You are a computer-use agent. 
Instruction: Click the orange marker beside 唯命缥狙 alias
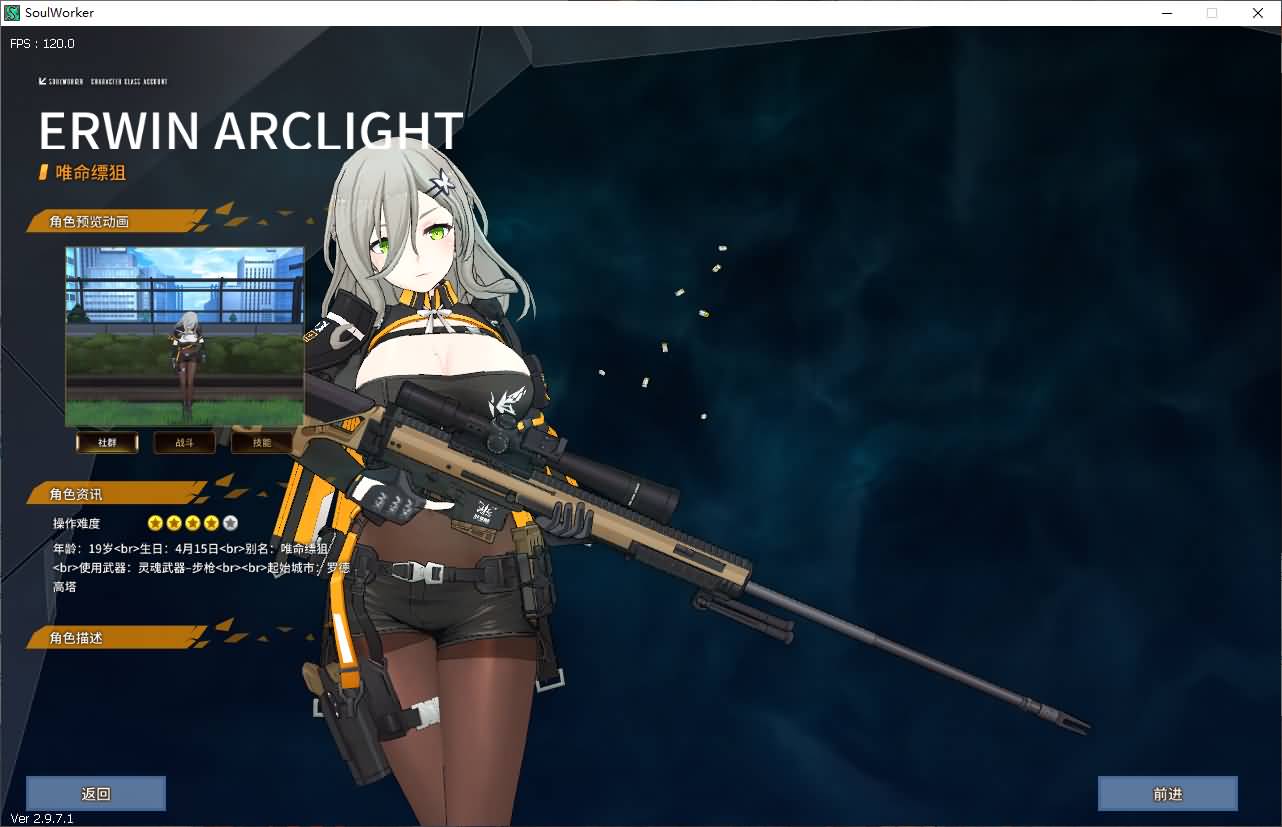(41, 172)
